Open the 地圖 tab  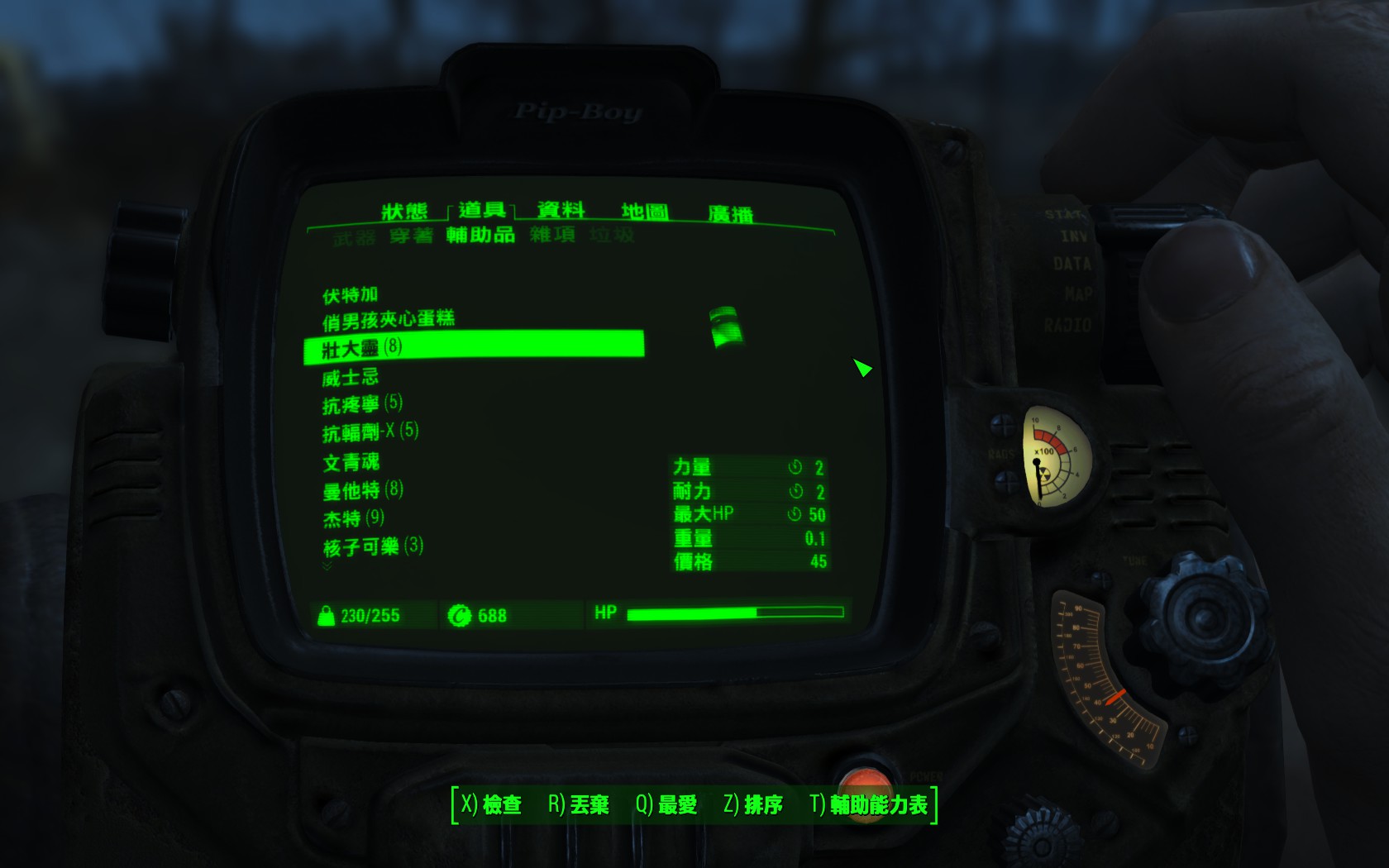644,209
